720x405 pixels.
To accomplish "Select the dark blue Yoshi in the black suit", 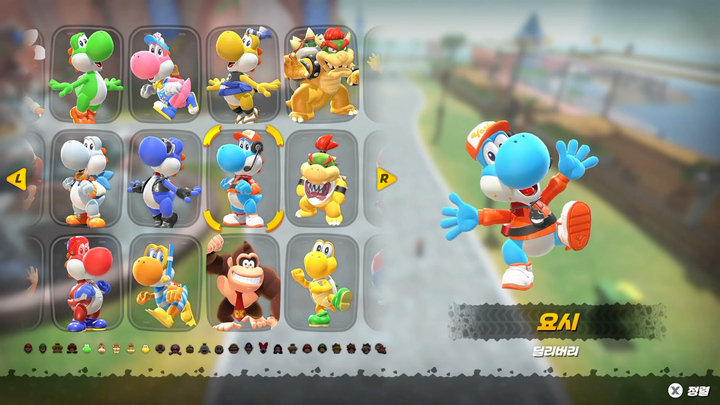I will [165, 178].
